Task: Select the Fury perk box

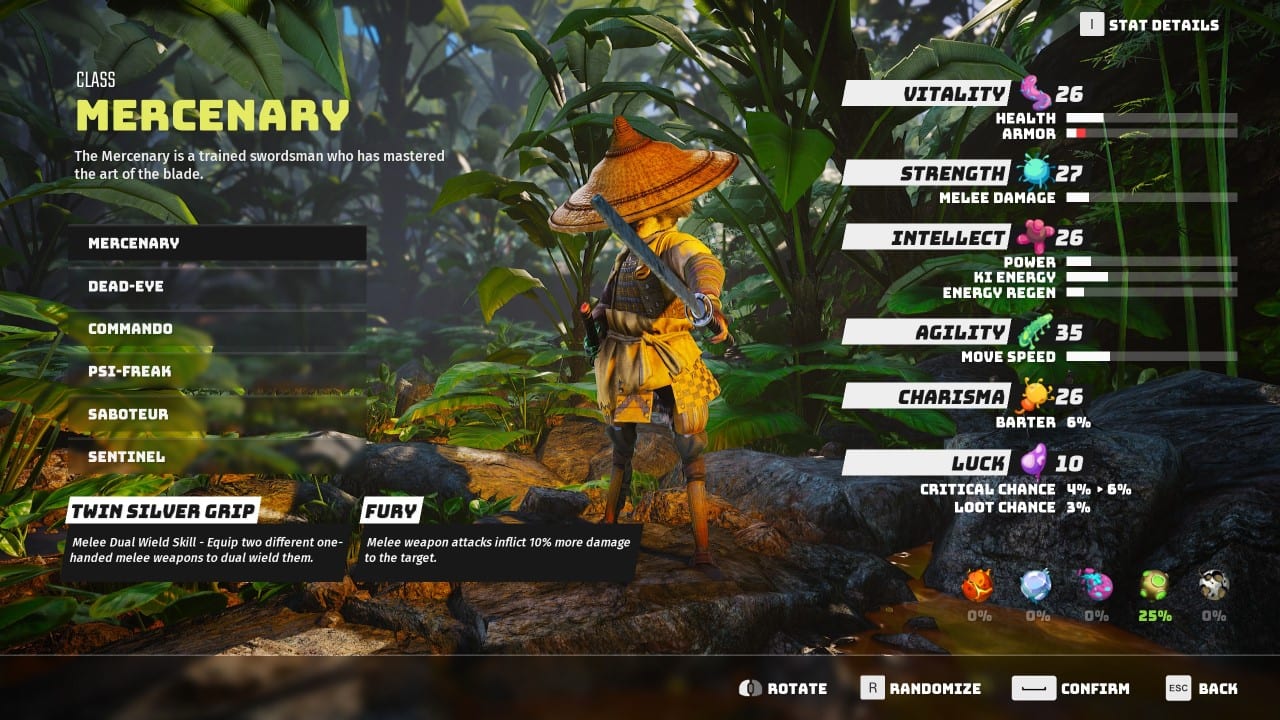Action: 390,511
